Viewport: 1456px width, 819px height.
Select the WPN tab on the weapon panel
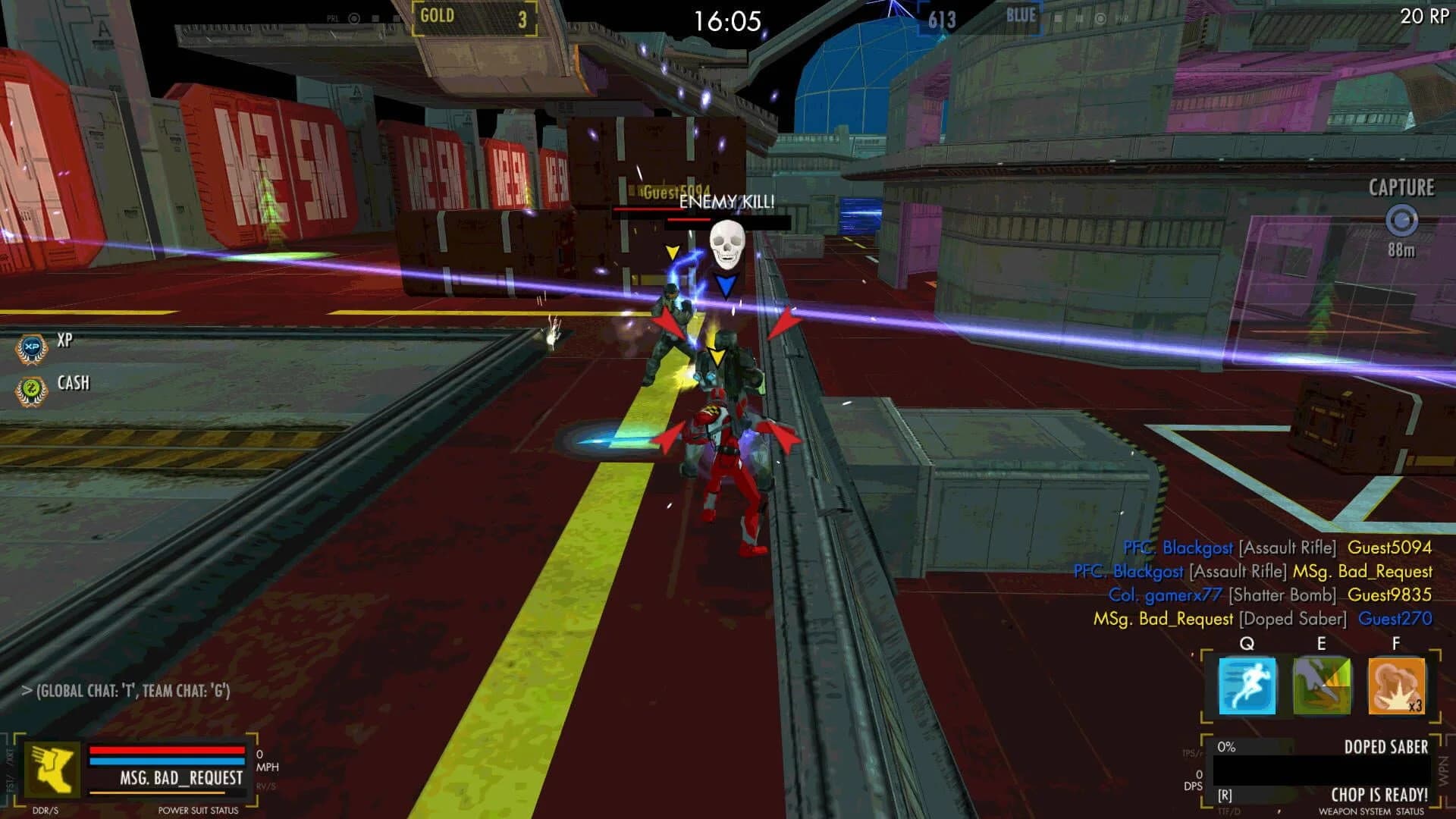pyautogui.click(x=1443, y=767)
